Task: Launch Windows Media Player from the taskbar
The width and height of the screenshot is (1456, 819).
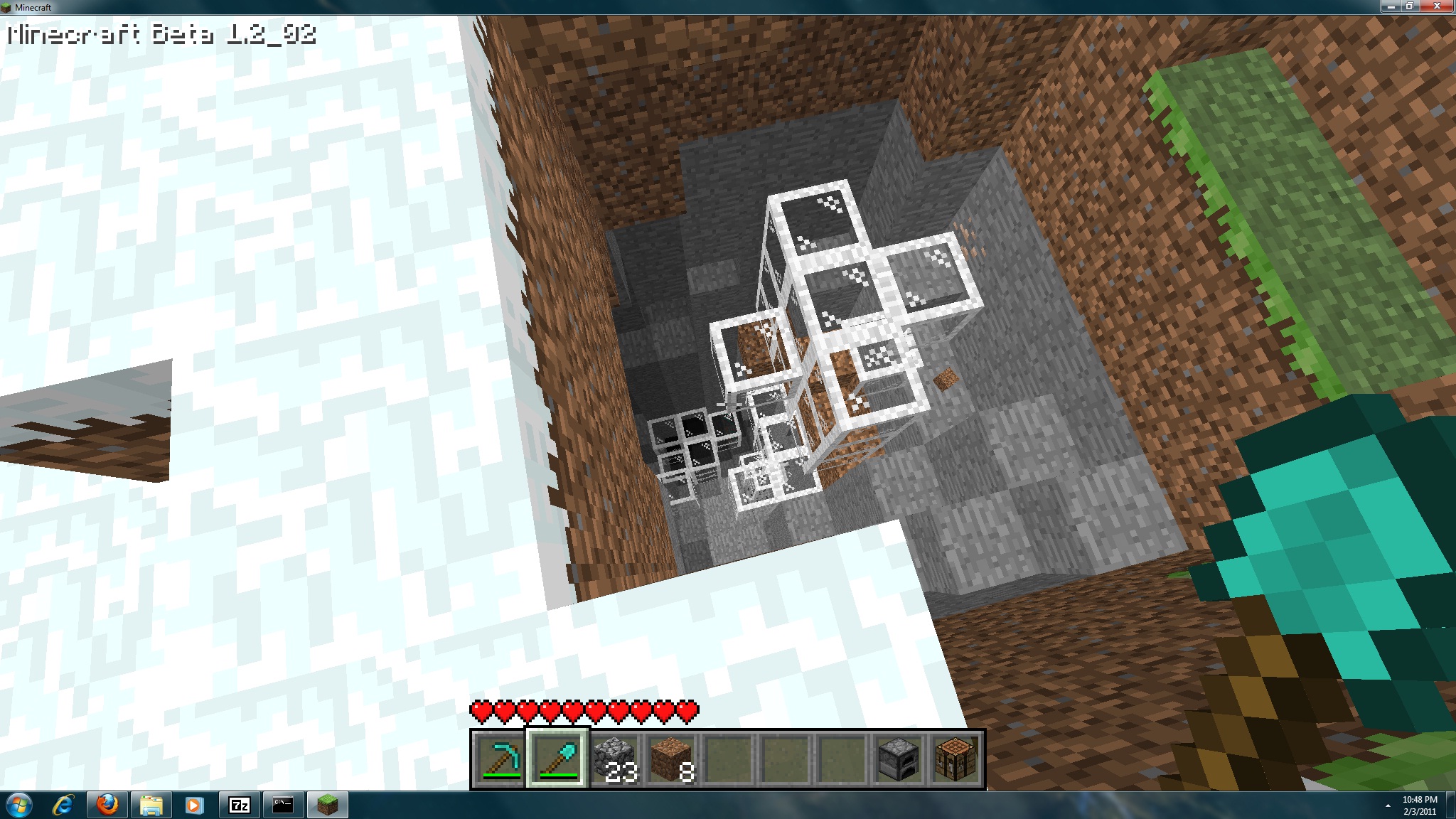Action: pos(194,804)
